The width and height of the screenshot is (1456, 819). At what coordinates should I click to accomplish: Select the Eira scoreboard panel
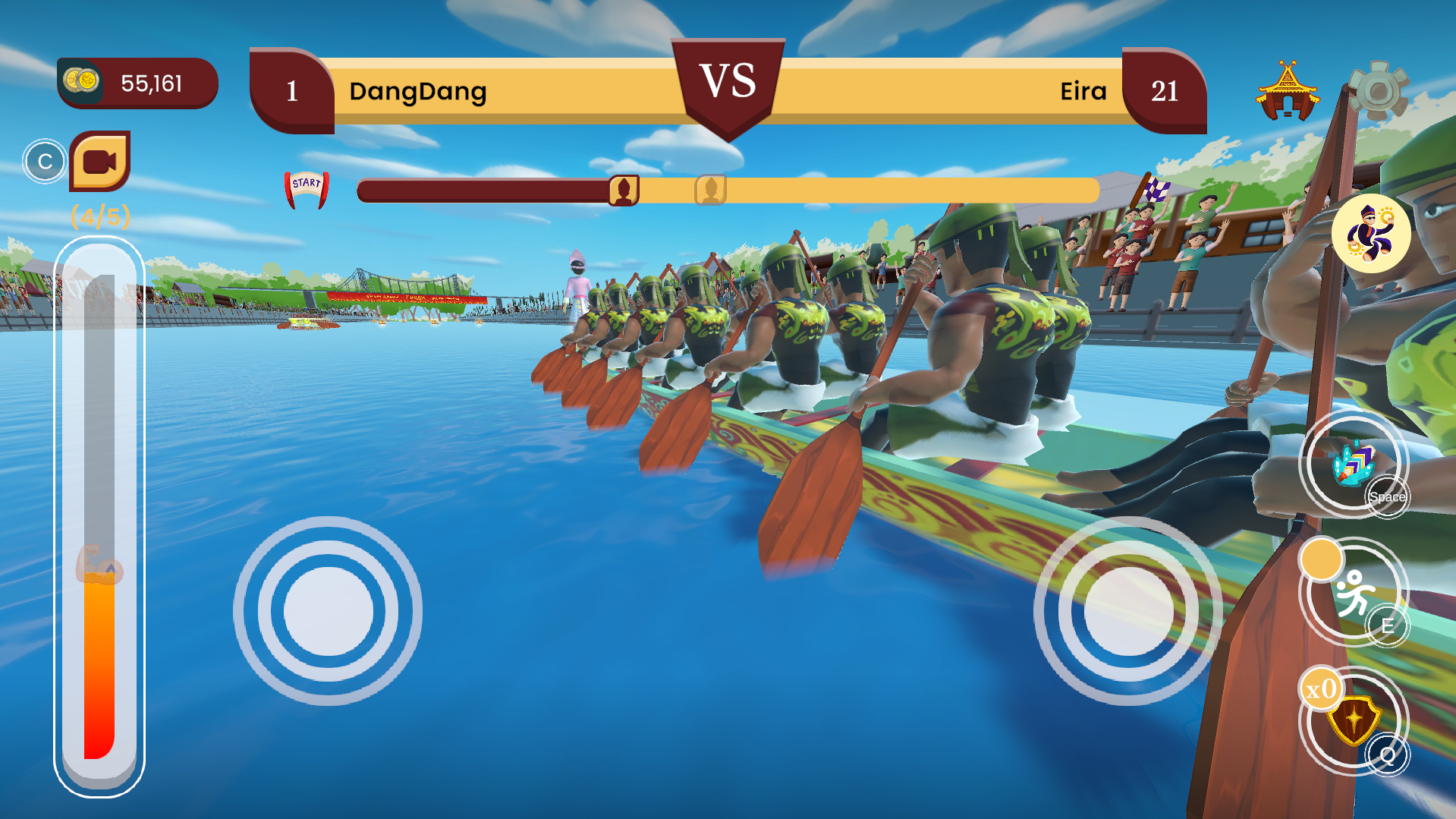tap(1083, 92)
